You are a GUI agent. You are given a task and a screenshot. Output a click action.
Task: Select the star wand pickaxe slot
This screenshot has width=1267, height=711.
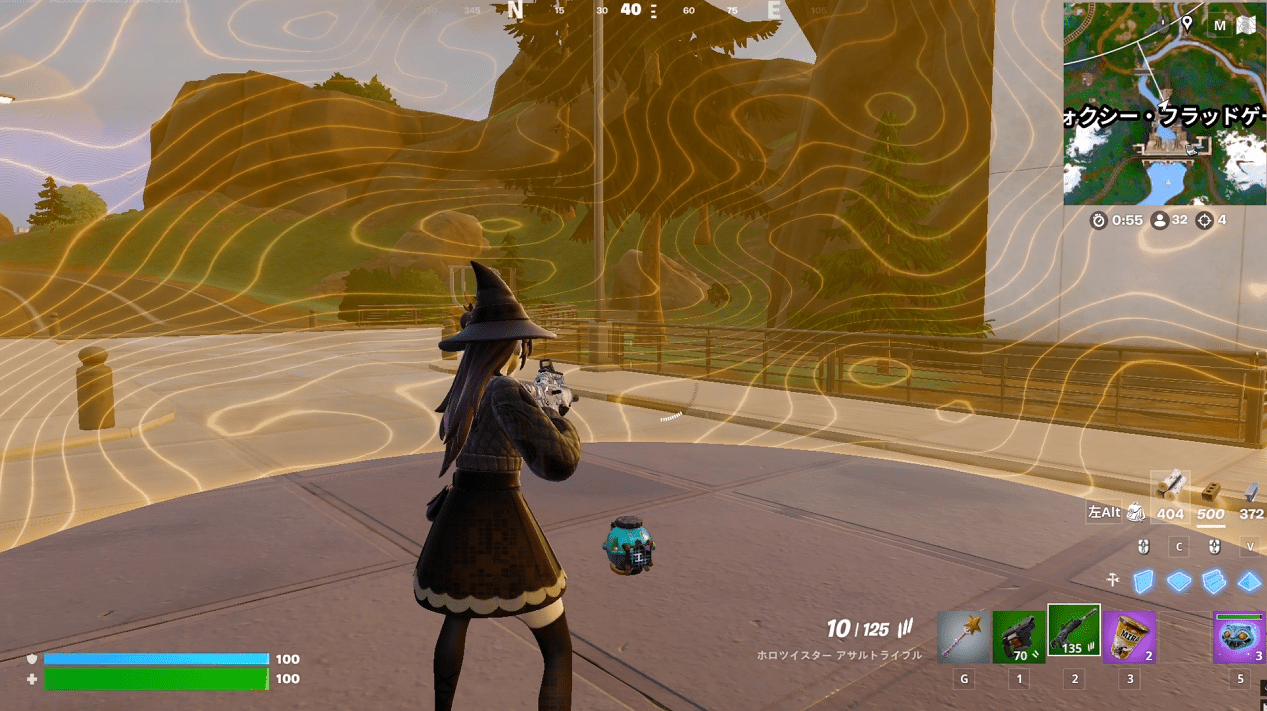pyautogui.click(x=963, y=637)
